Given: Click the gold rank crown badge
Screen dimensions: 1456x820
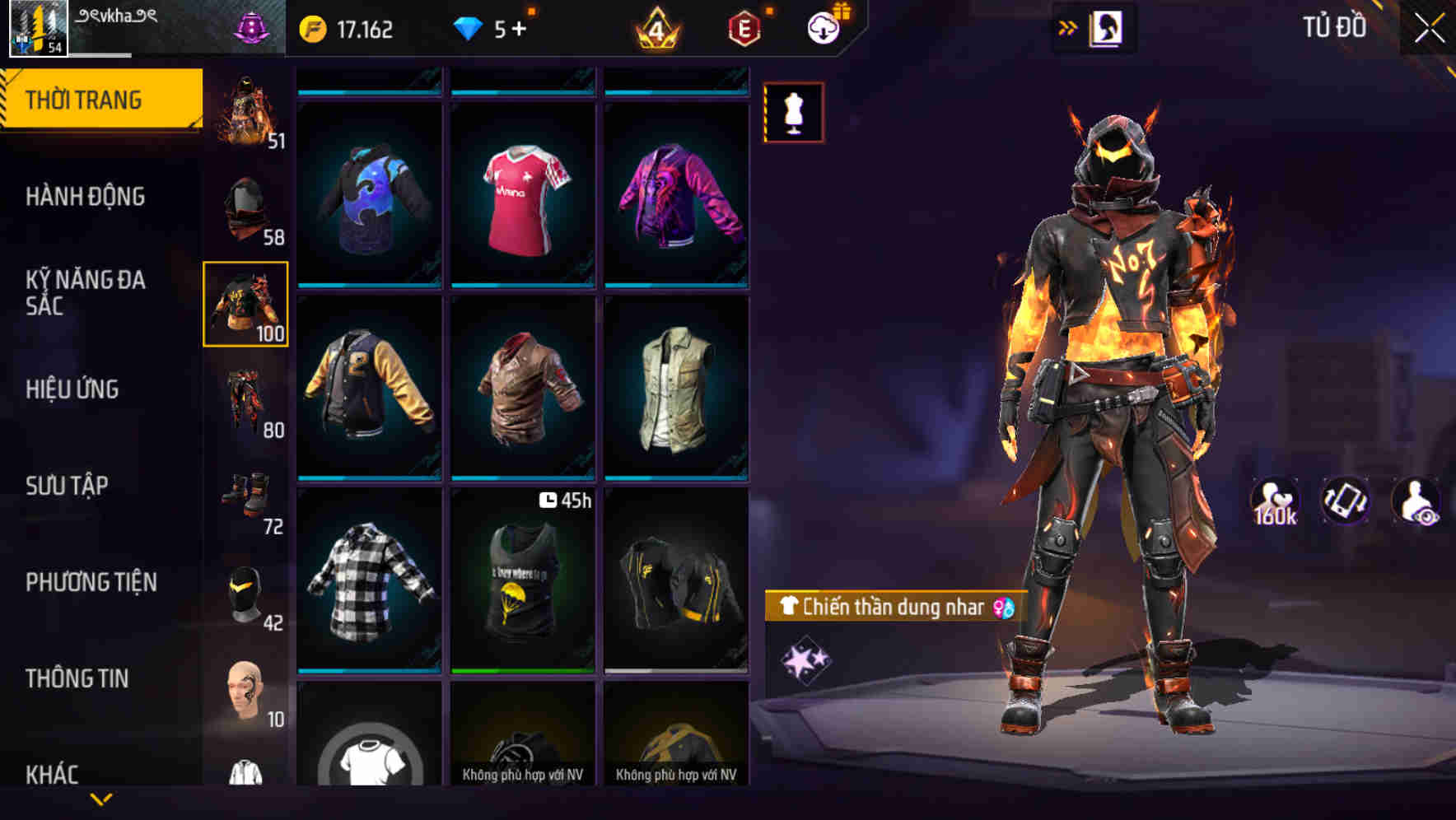Looking at the screenshot, I should pyautogui.click(x=655, y=28).
